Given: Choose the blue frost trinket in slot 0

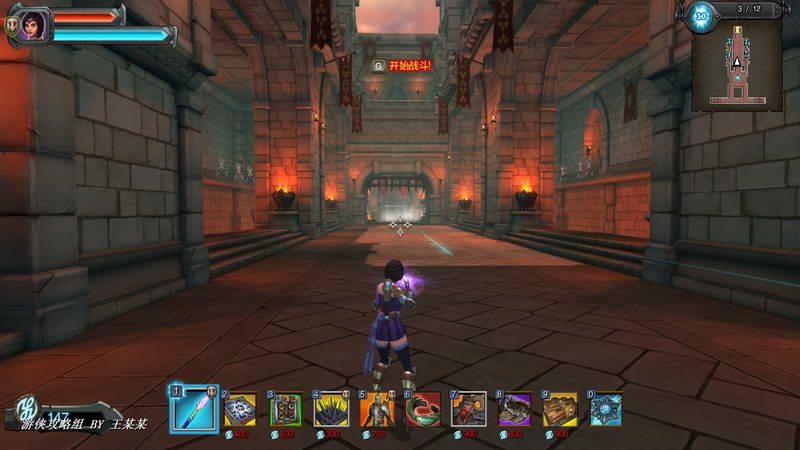Looking at the screenshot, I should click(x=606, y=410).
